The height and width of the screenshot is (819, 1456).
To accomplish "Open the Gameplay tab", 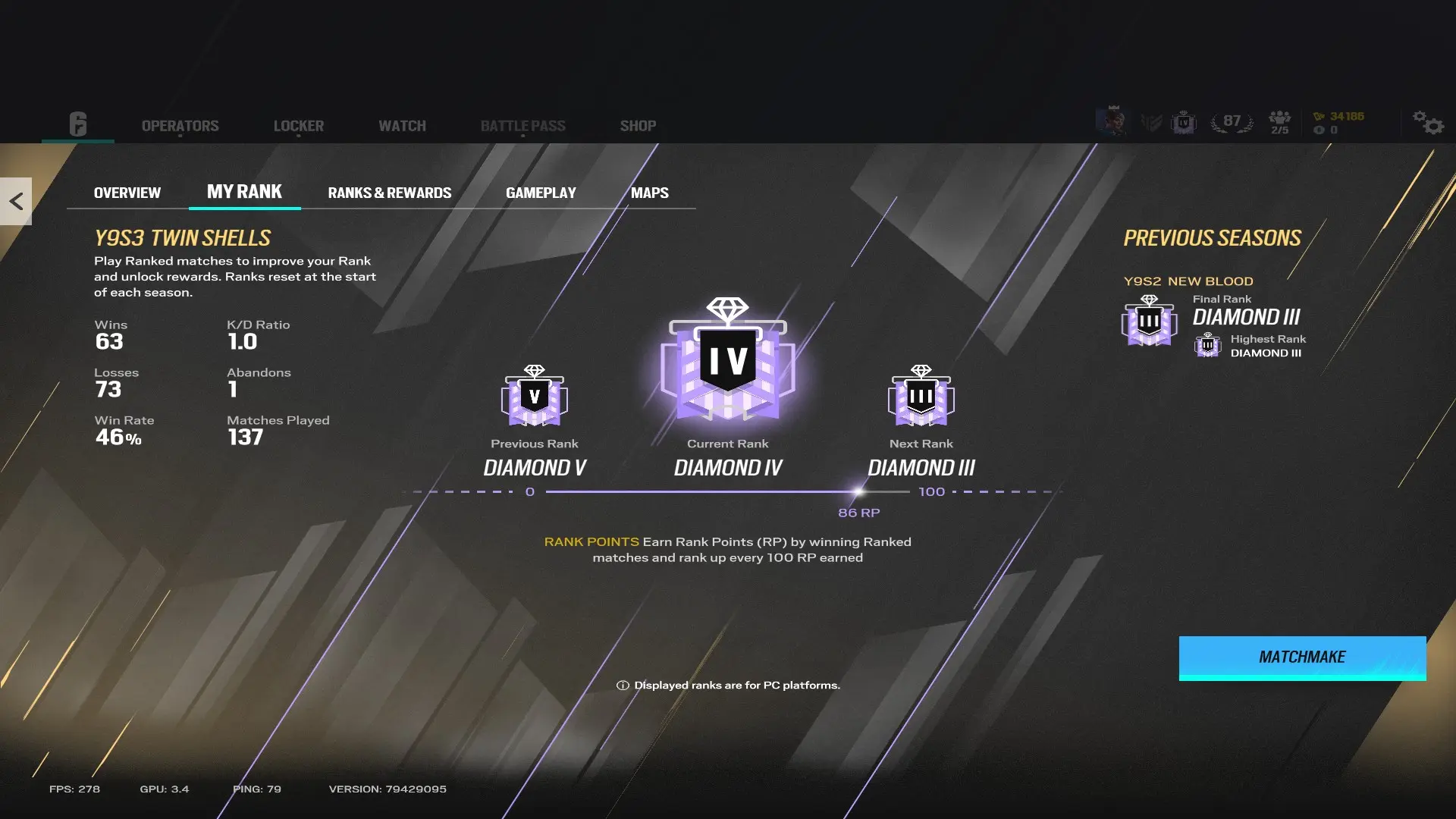I will click(541, 193).
